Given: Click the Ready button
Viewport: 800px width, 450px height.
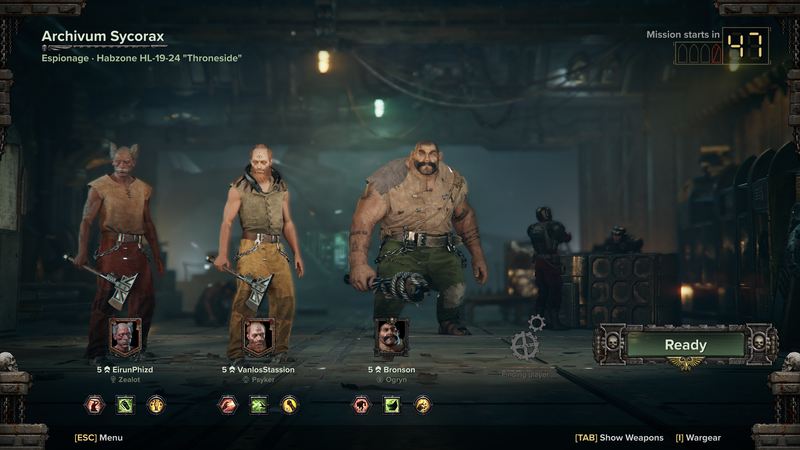Looking at the screenshot, I should click(x=685, y=345).
